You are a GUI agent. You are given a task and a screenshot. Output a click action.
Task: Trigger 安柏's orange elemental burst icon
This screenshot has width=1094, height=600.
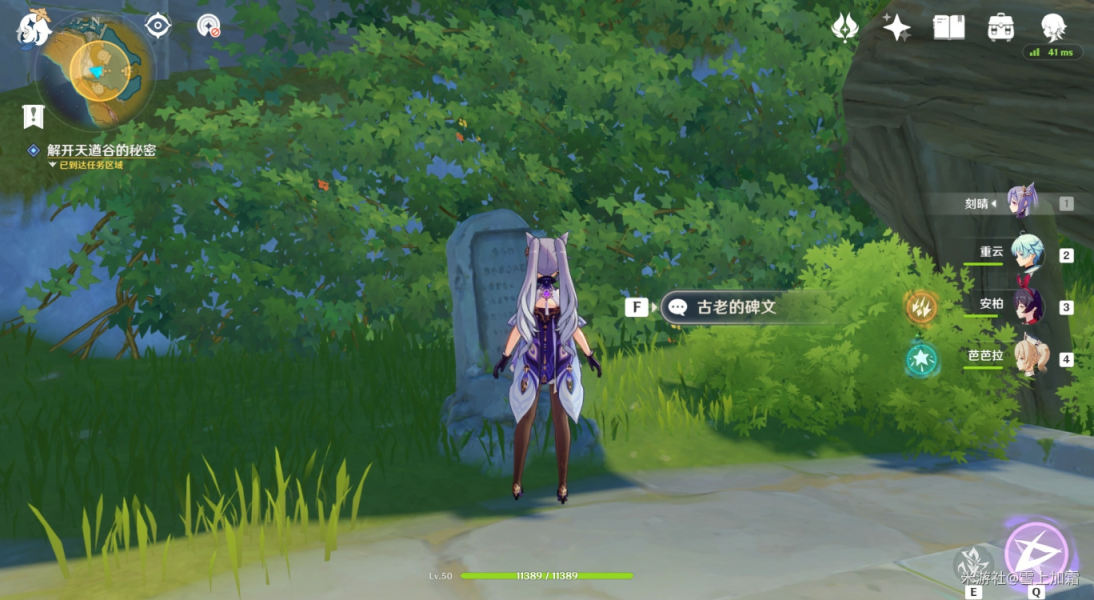[921, 307]
